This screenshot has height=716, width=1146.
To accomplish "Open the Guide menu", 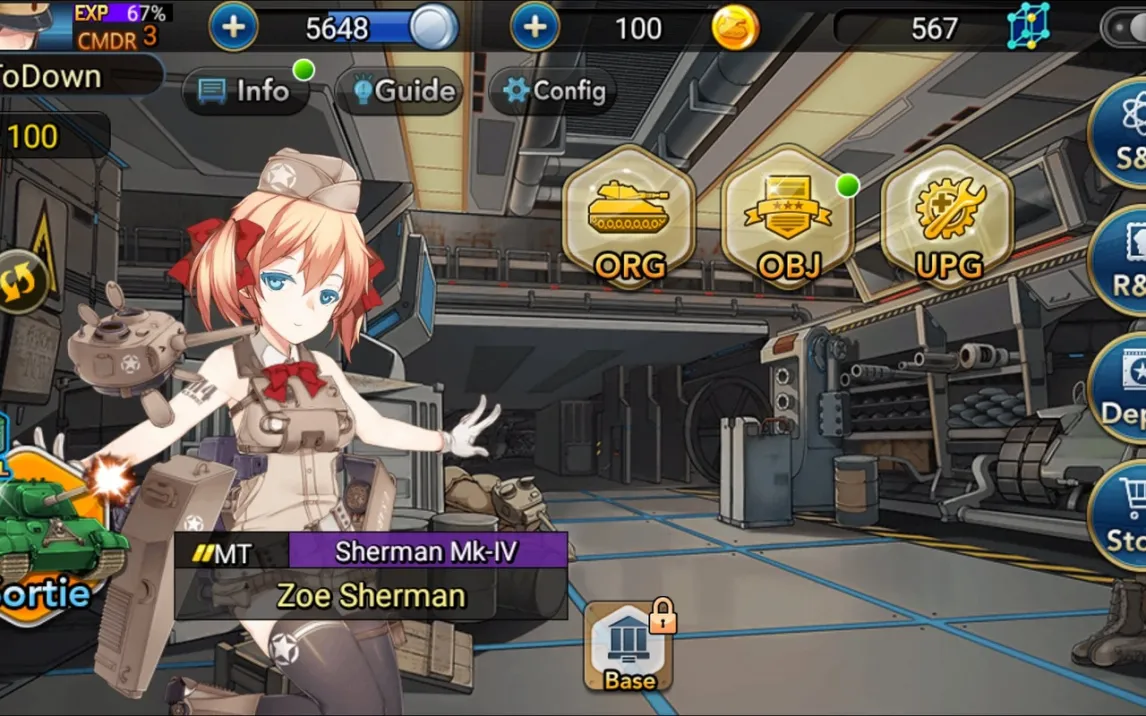I will coord(404,91).
